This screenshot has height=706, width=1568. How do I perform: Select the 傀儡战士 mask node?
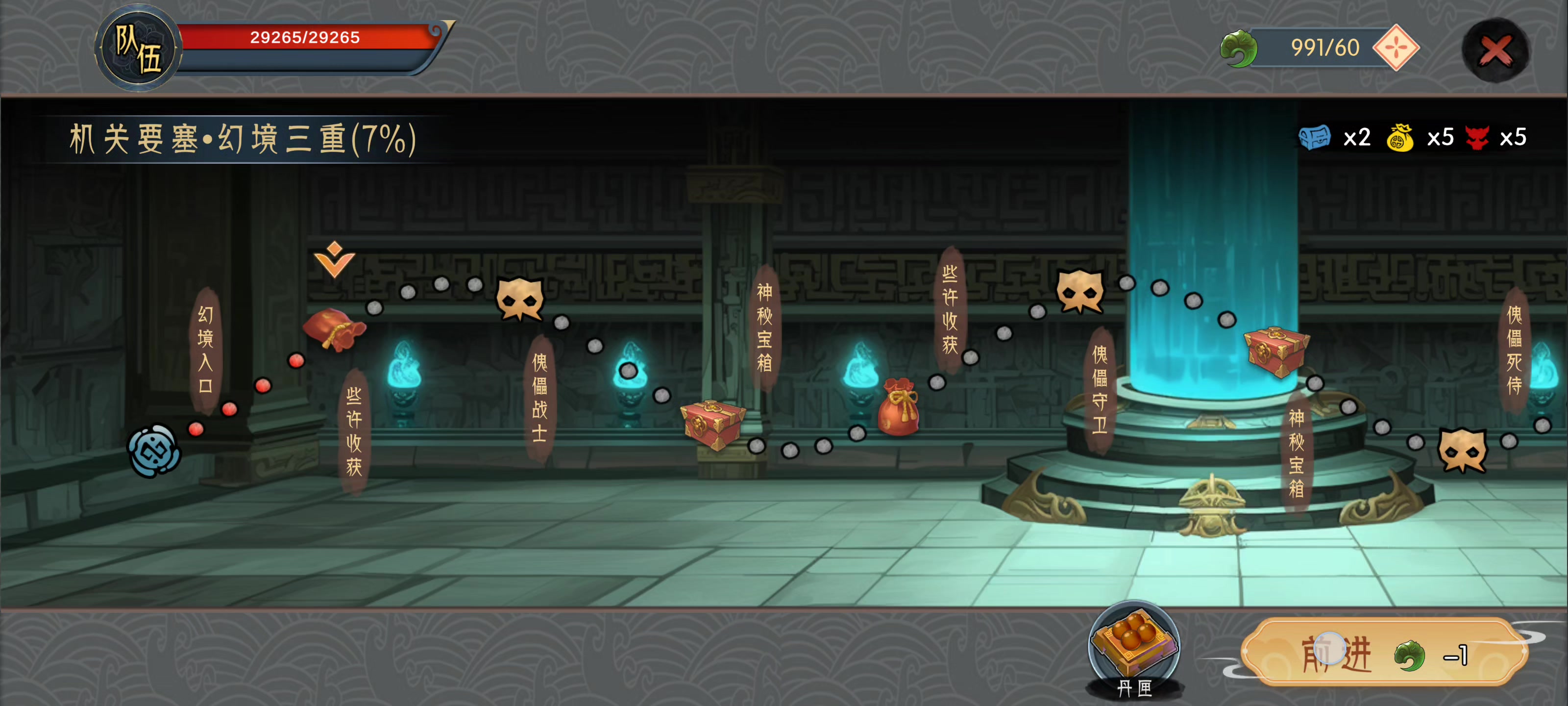[x=519, y=299]
